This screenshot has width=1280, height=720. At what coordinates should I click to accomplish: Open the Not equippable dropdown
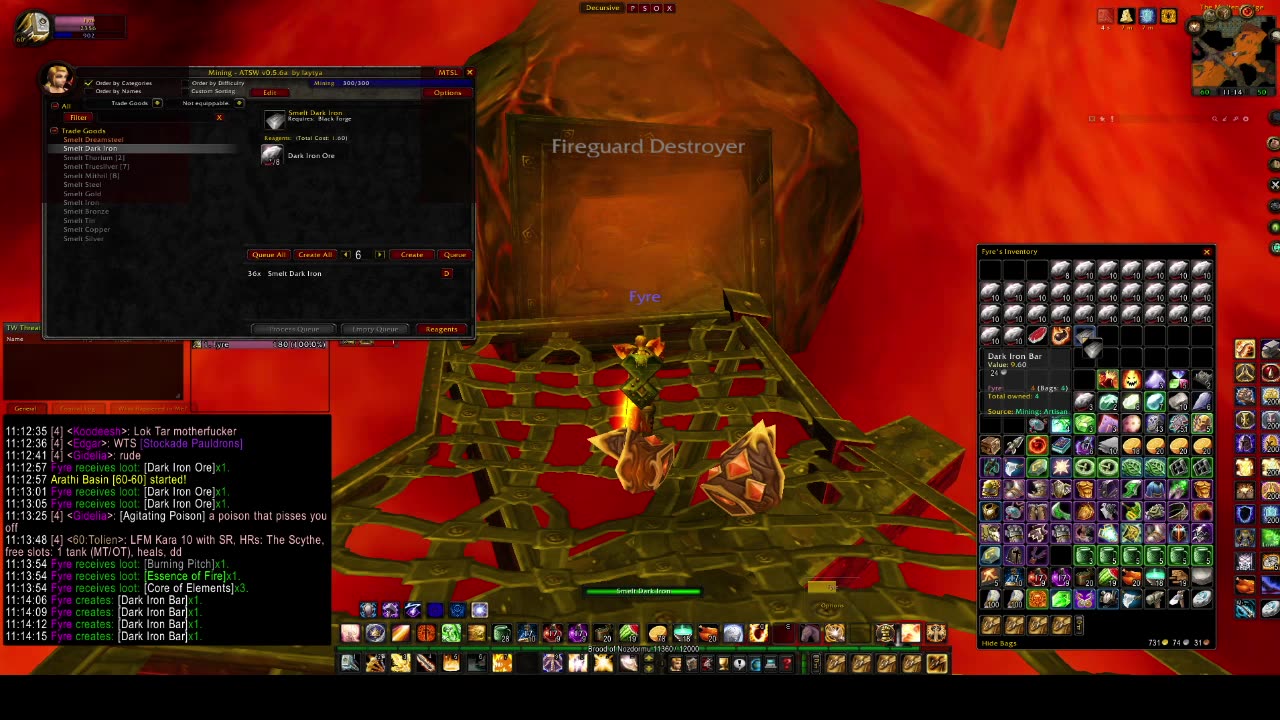pyautogui.click(x=239, y=103)
